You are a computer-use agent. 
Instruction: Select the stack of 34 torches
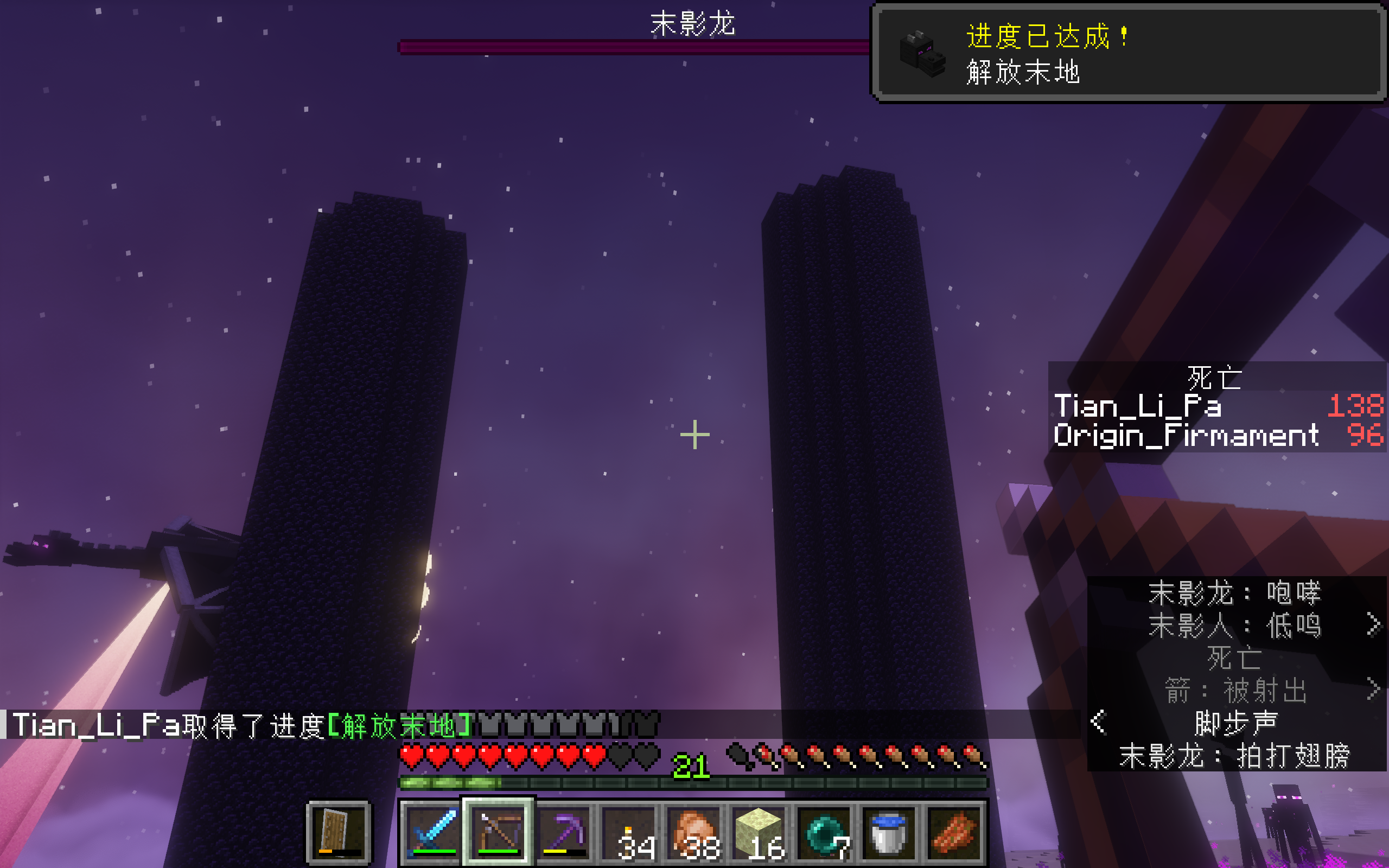[629, 831]
